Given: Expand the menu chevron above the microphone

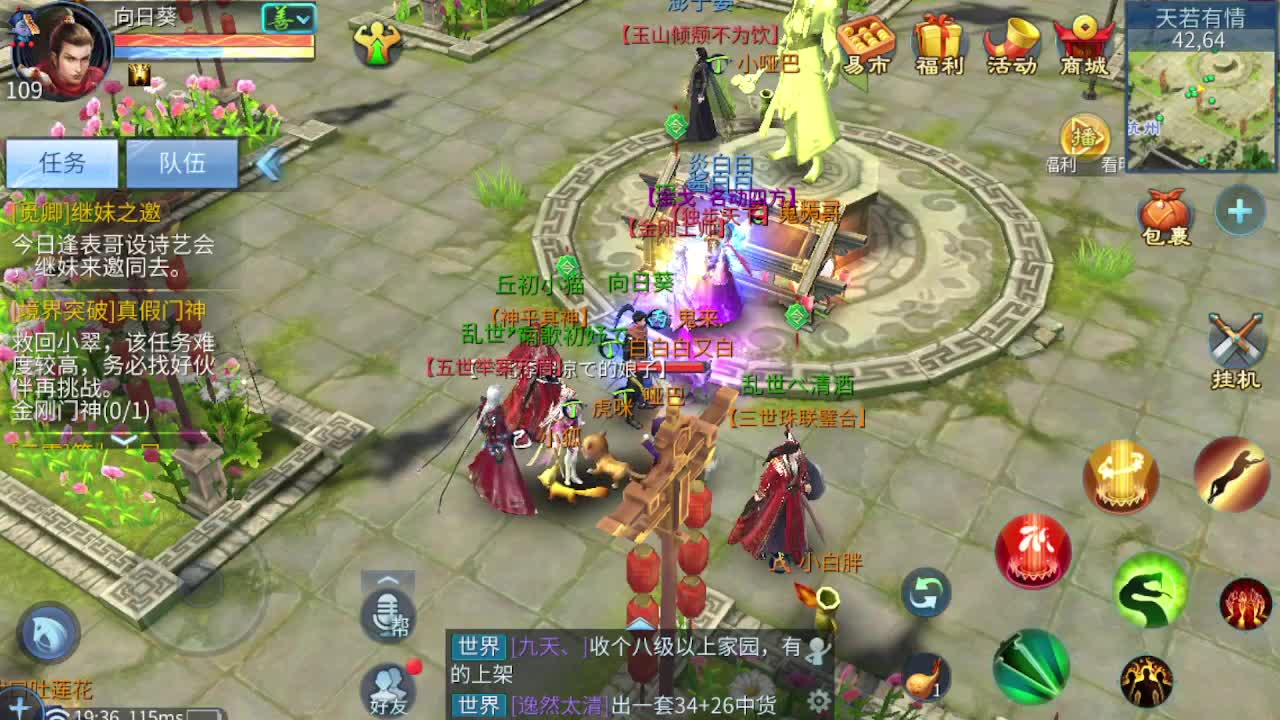Looking at the screenshot, I should 385,578.
